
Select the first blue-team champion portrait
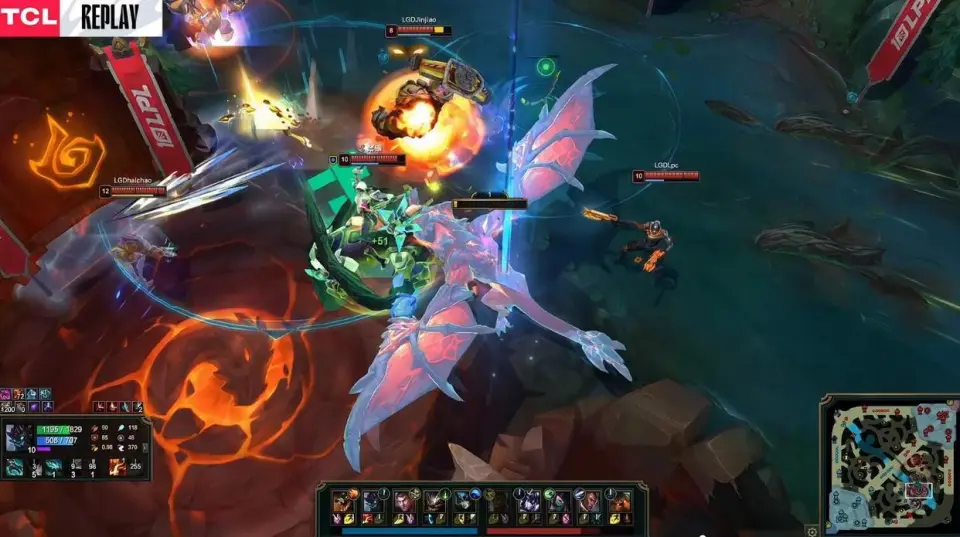pos(342,501)
